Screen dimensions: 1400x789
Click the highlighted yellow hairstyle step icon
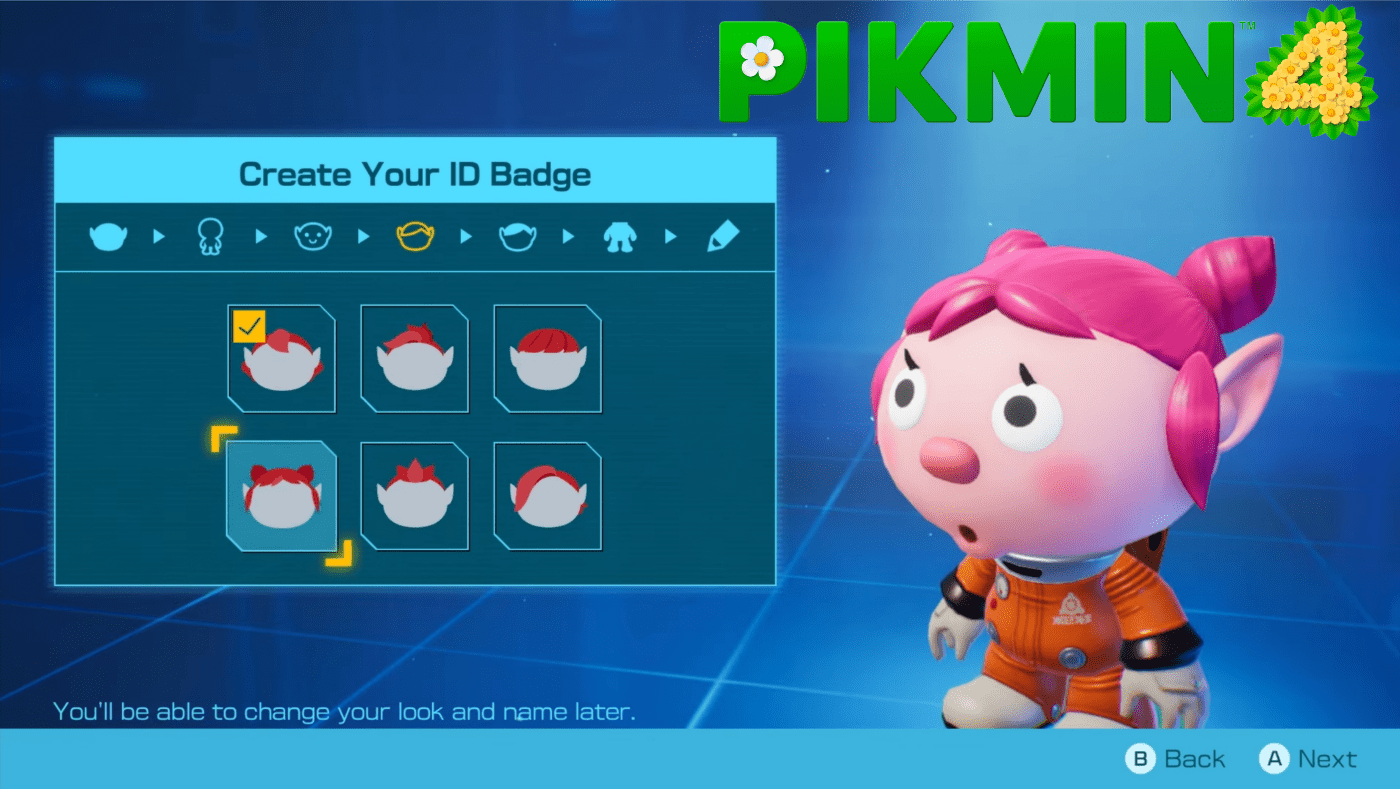[415, 235]
